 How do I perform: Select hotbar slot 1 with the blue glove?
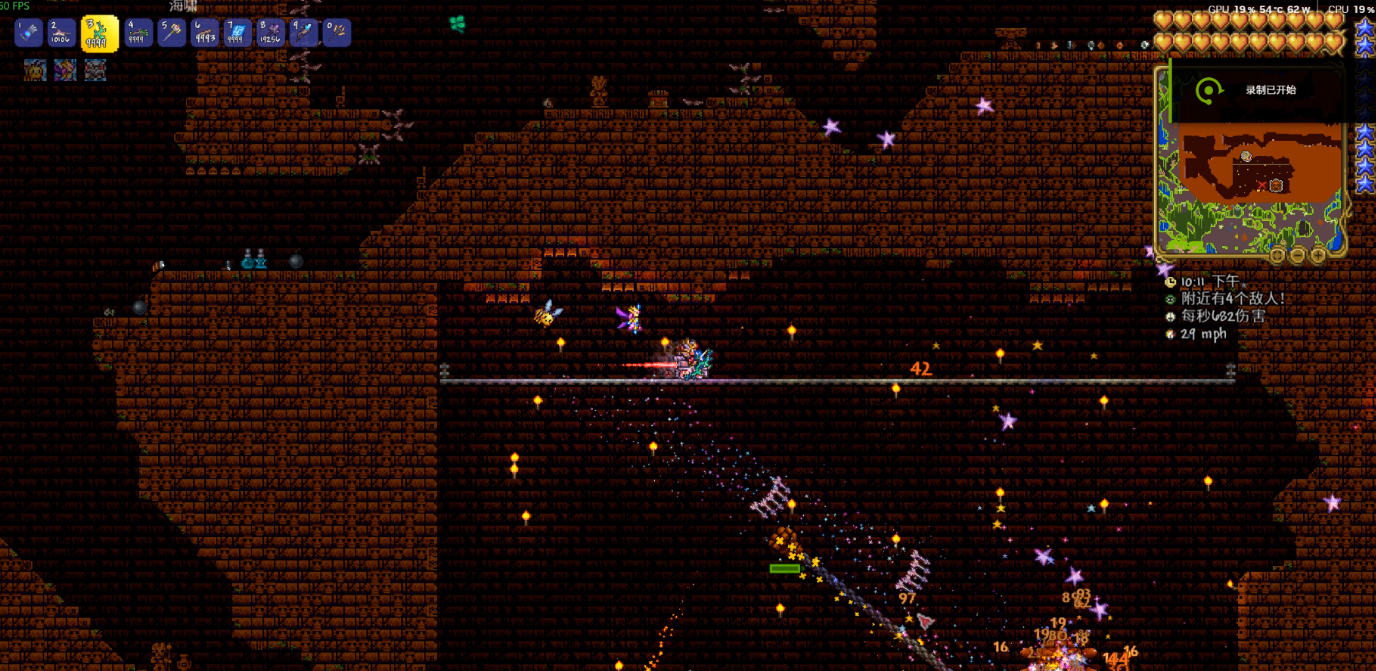pos(27,33)
